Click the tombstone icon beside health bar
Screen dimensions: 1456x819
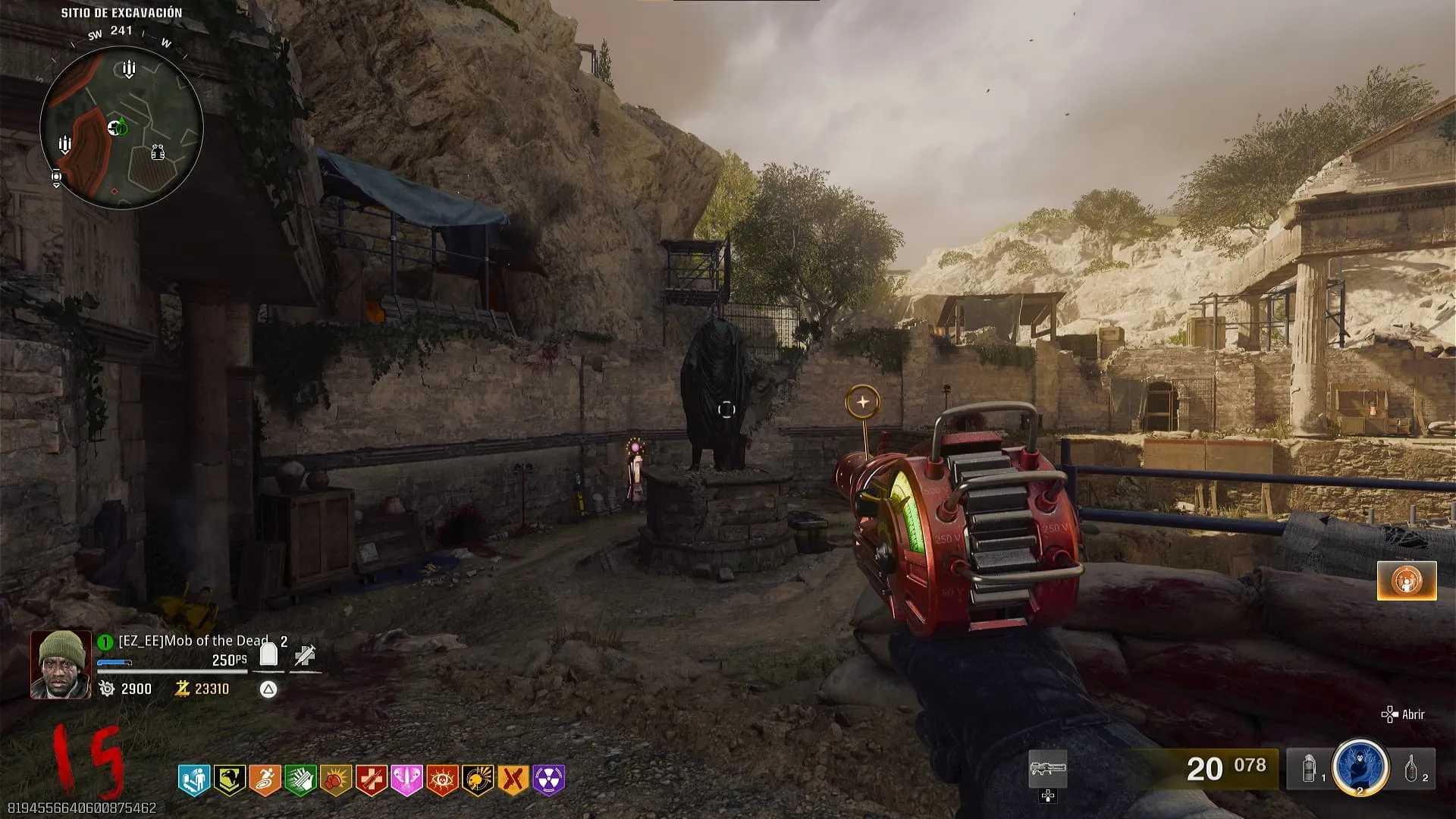pos(268,654)
